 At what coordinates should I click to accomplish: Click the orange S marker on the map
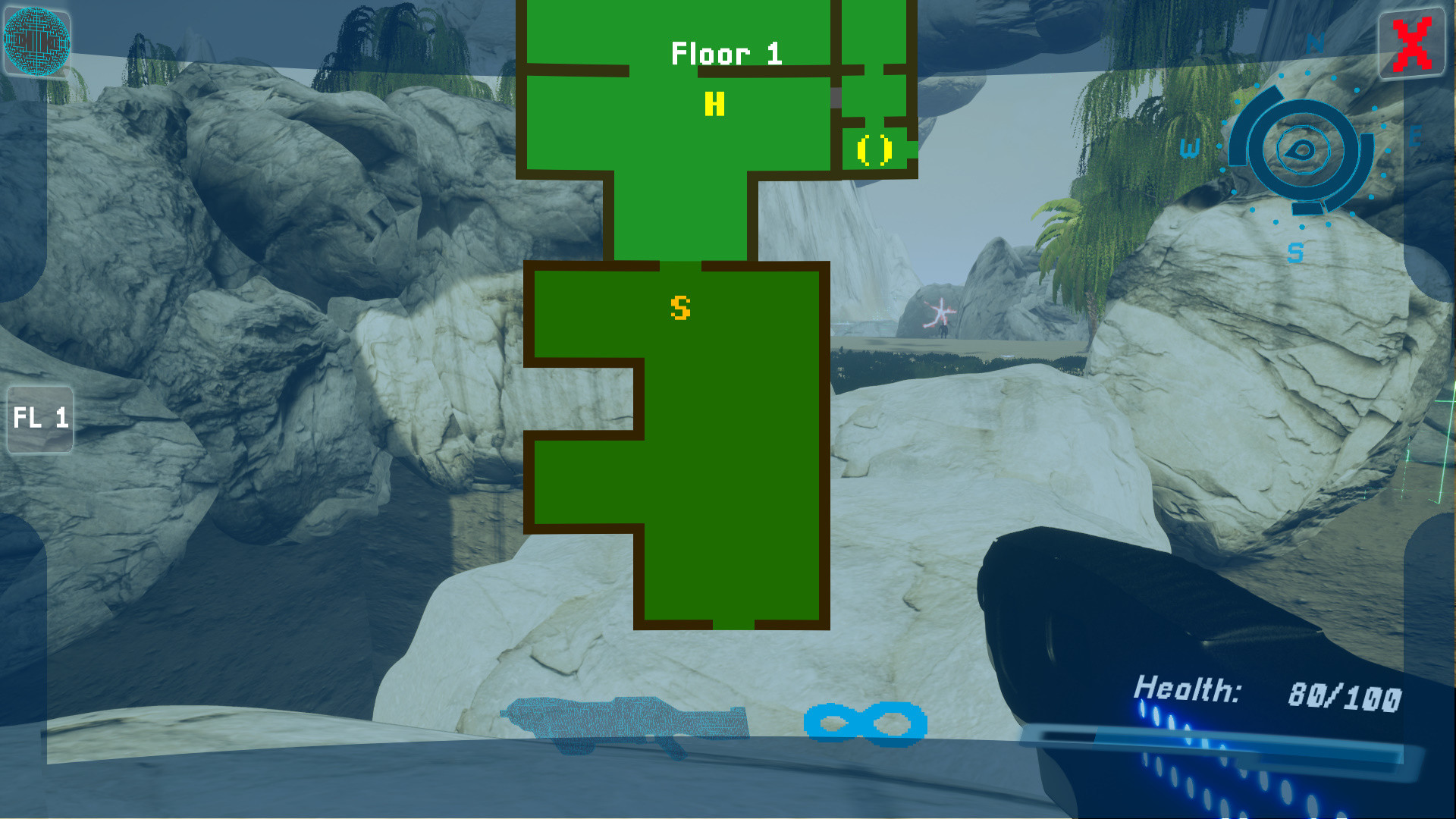pyautogui.click(x=680, y=308)
